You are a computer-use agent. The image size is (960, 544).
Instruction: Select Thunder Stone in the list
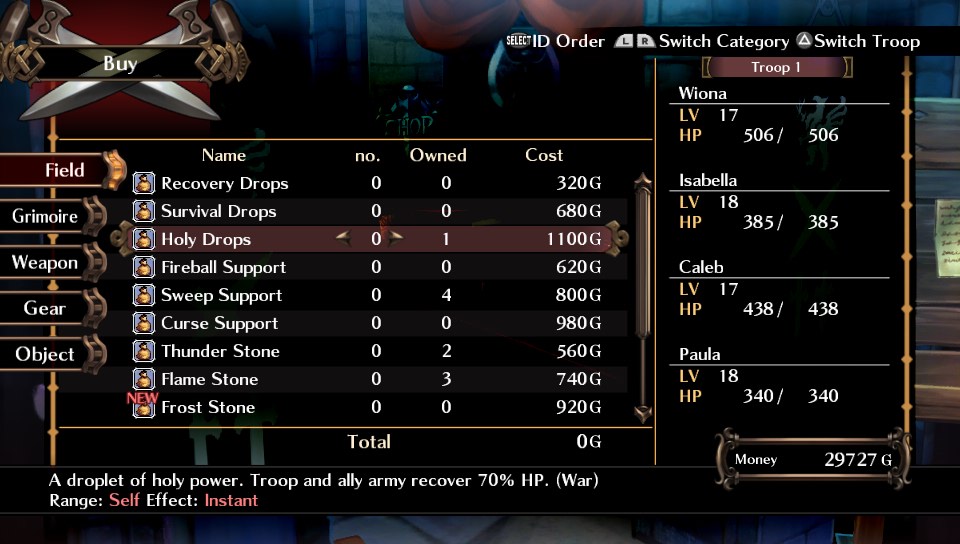(220, 351)
